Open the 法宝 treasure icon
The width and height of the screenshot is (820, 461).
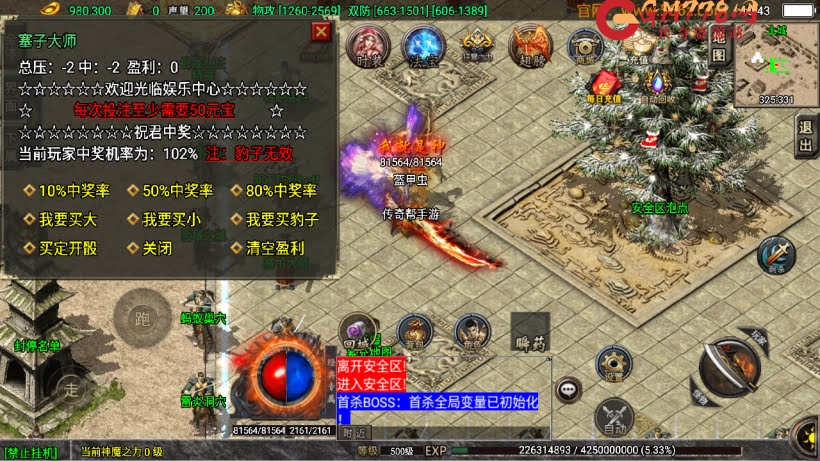point(422,47)
